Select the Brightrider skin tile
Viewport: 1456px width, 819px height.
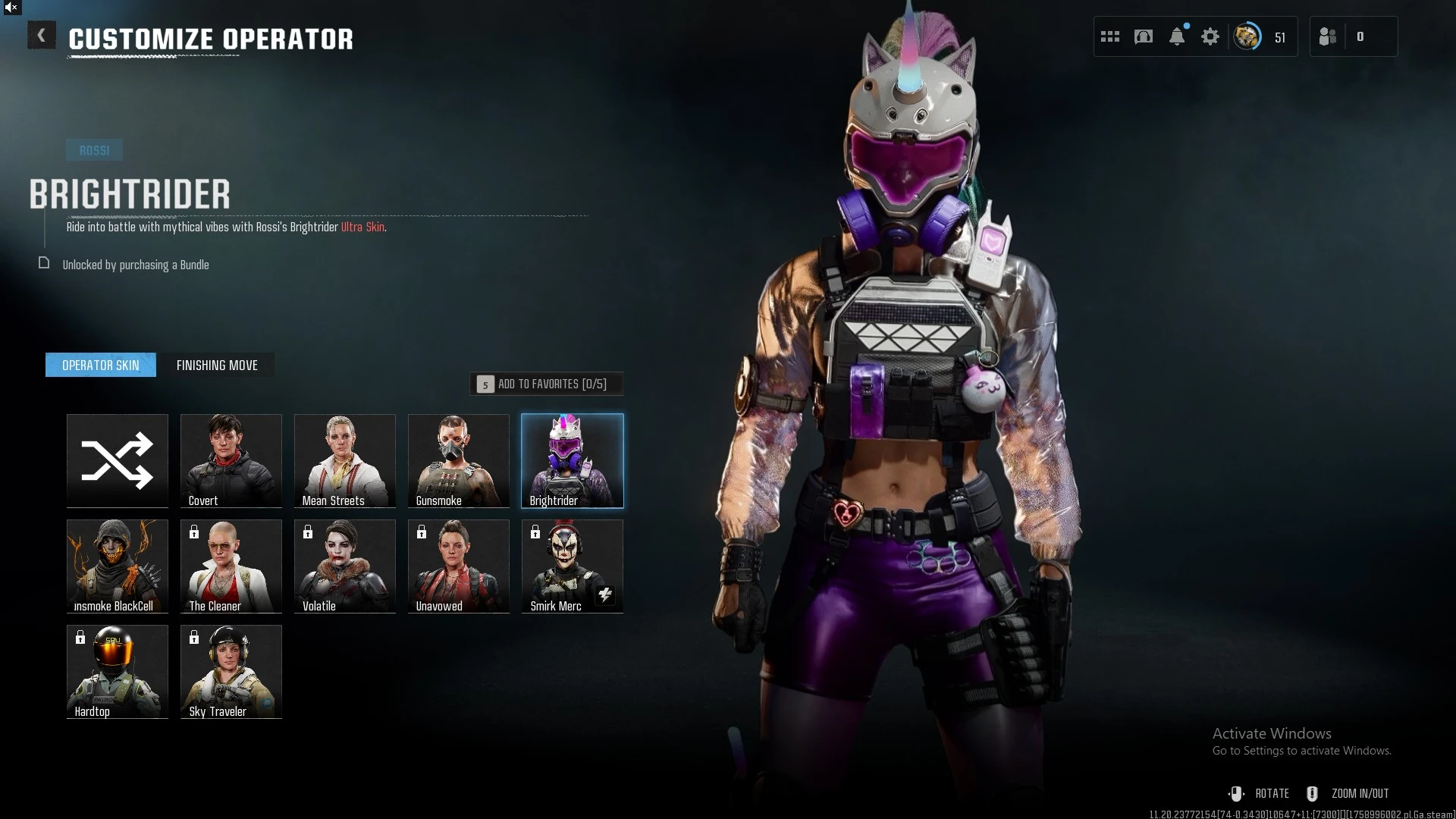[x=573, y=460]
